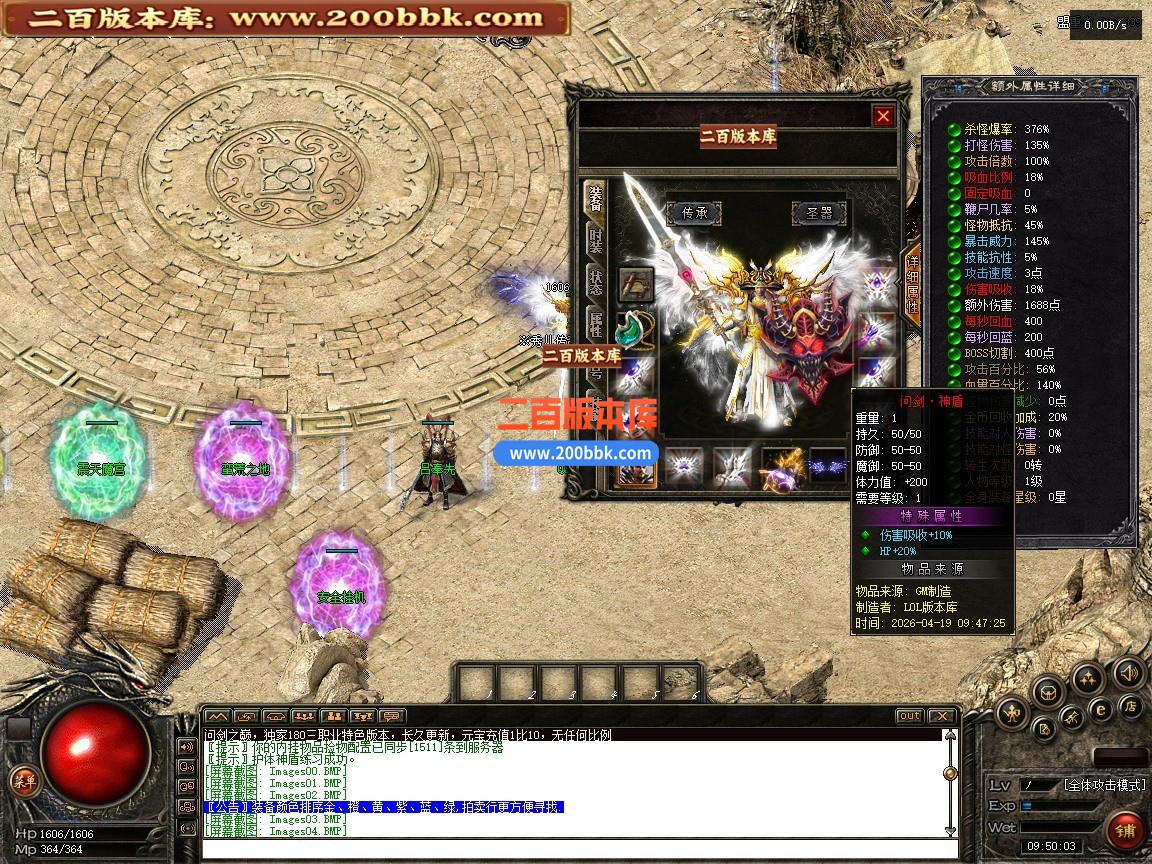Switch to the 状态 status tab
The height and width of the screenshot is (864, 1152).
pos(596,281)
